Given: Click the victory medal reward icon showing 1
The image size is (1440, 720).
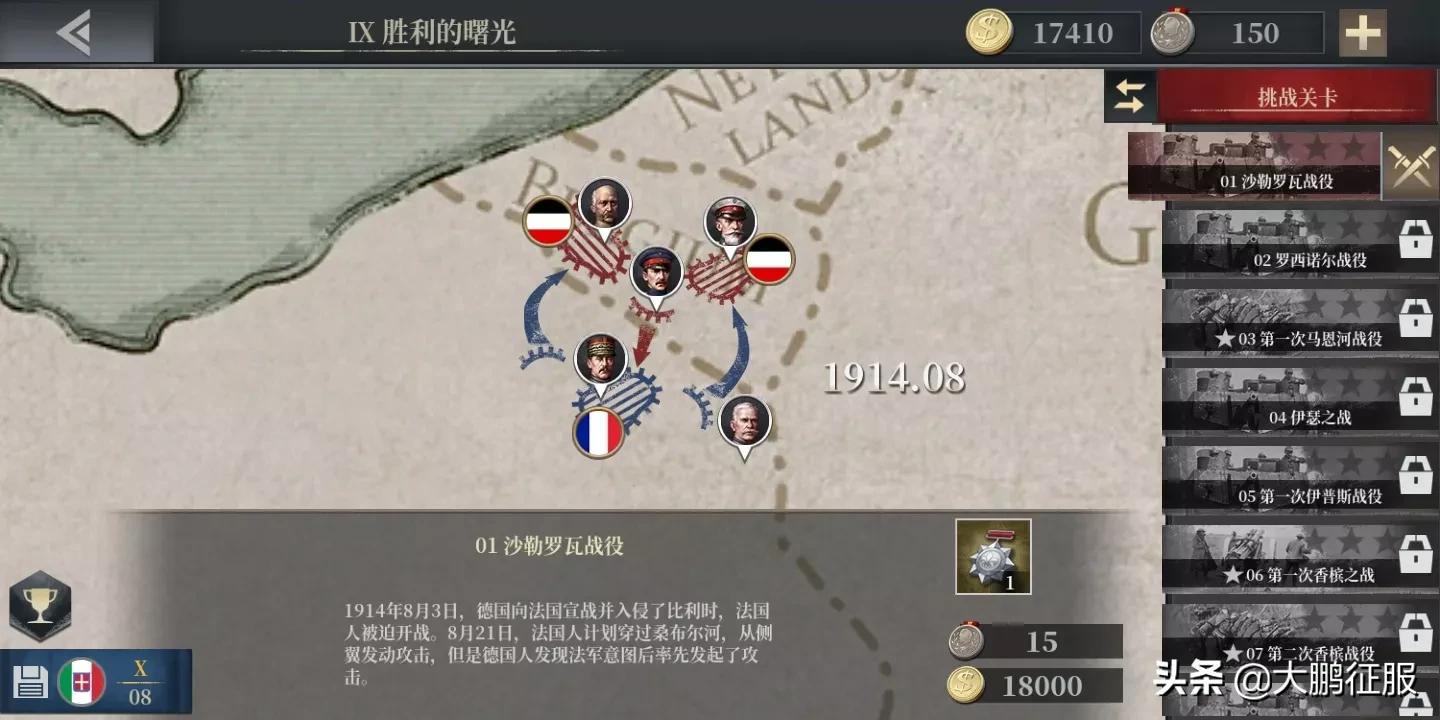Looking at the screenshot, I should click(993, 555).
